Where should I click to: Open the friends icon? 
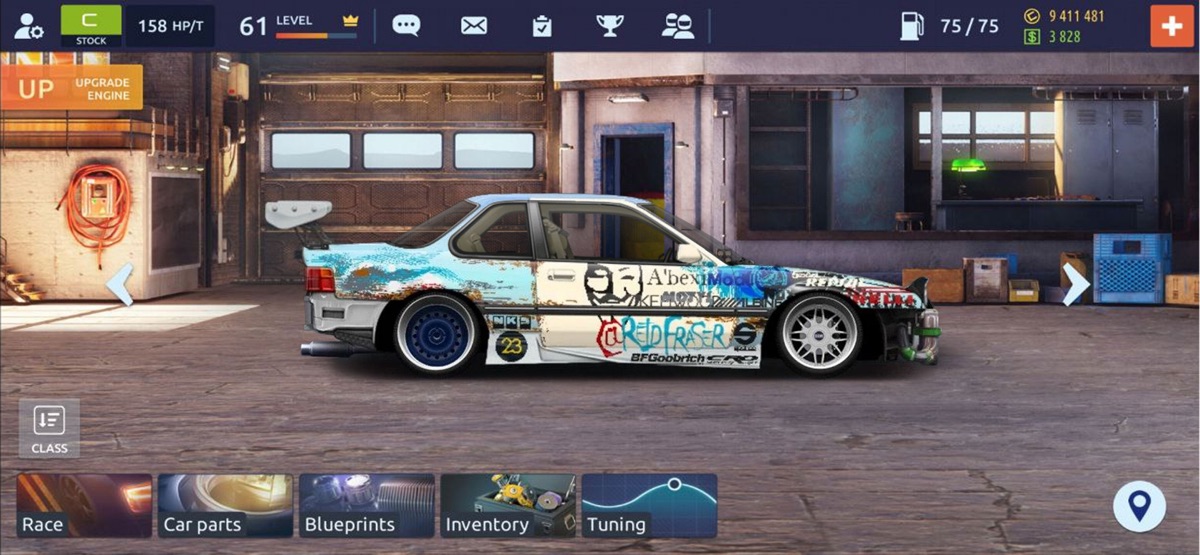point(678,26)
